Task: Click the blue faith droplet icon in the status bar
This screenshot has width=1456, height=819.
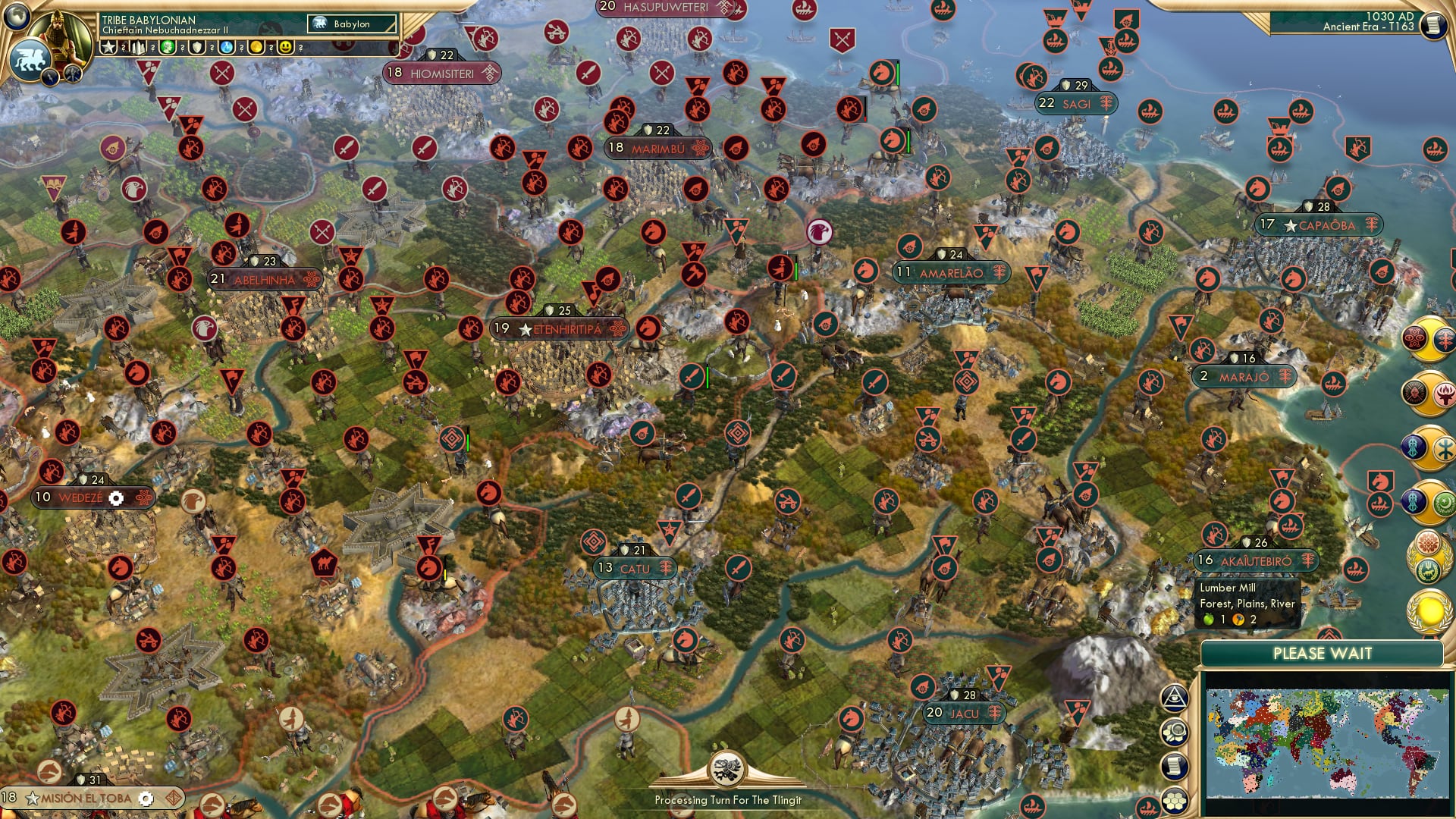Action: click(225, 49)
